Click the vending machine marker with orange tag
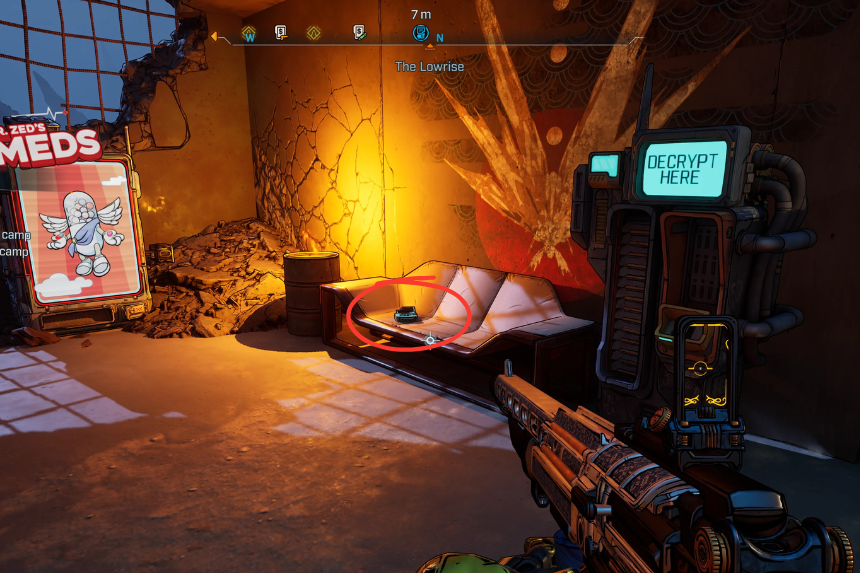Image resolution: width=860 pixels, height=573 pixels. point(282,33)
